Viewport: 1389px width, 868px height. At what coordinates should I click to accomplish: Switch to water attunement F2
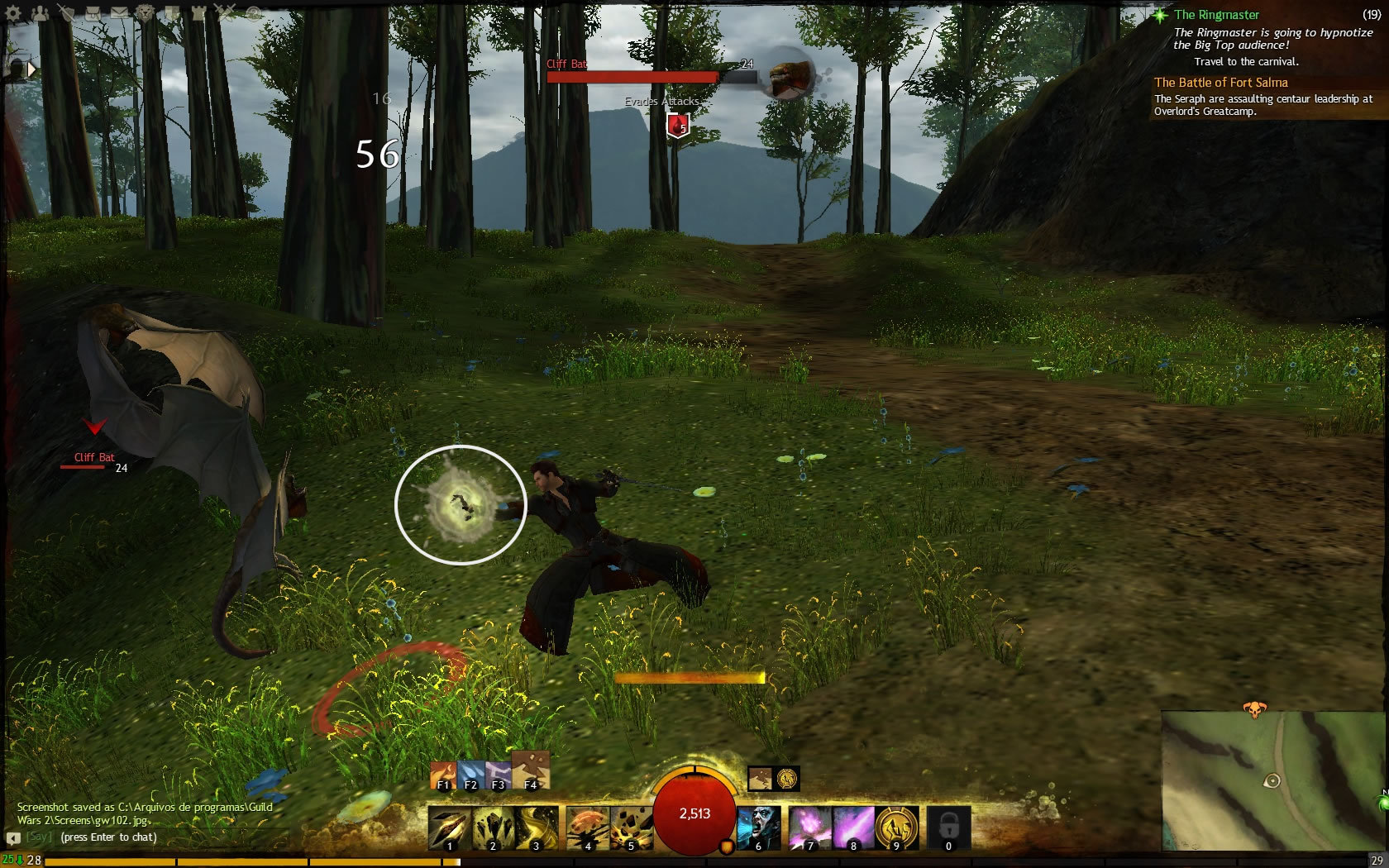coord(470,776)
